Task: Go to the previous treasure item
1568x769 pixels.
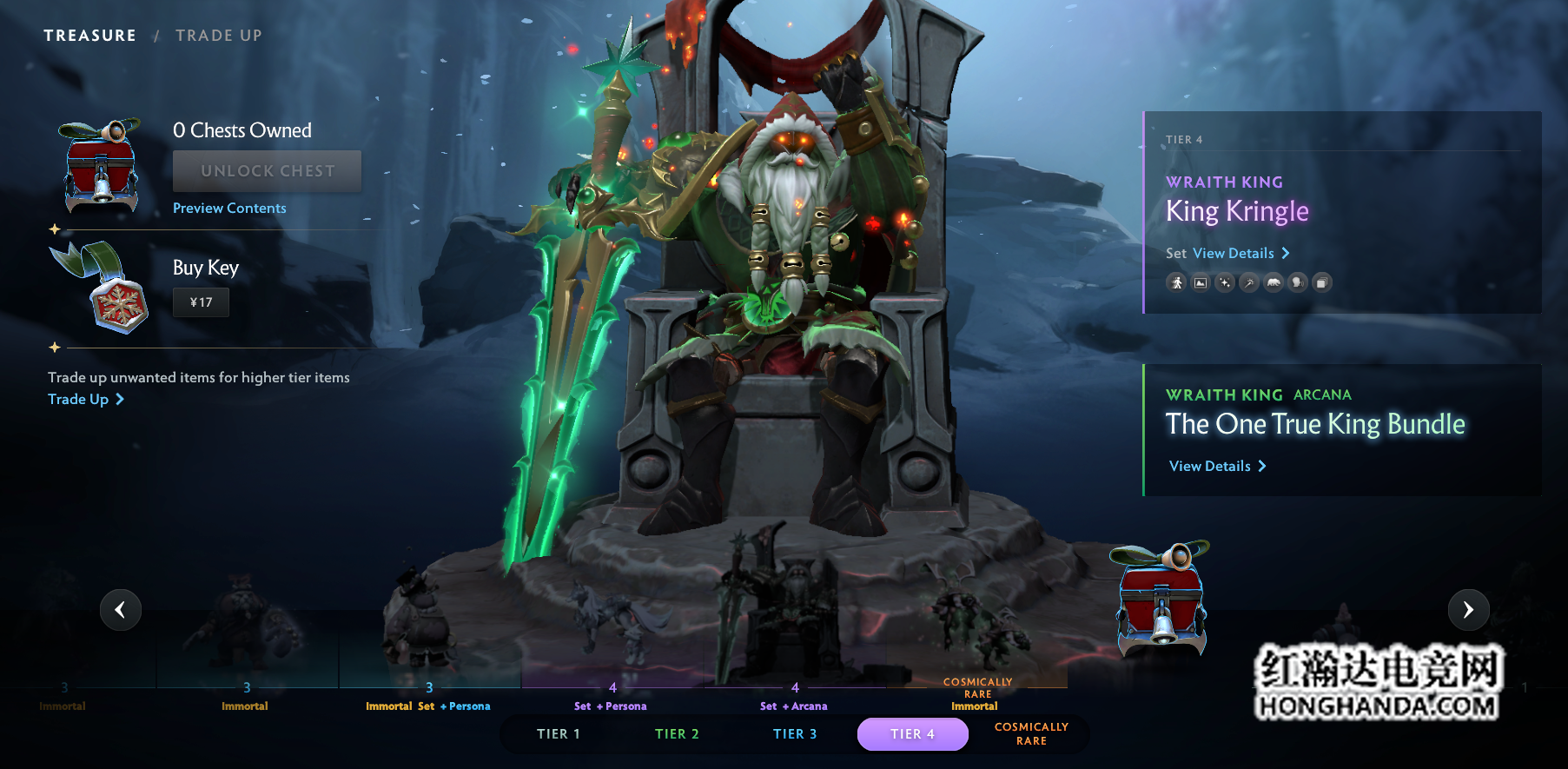Action: pos(121,610)
